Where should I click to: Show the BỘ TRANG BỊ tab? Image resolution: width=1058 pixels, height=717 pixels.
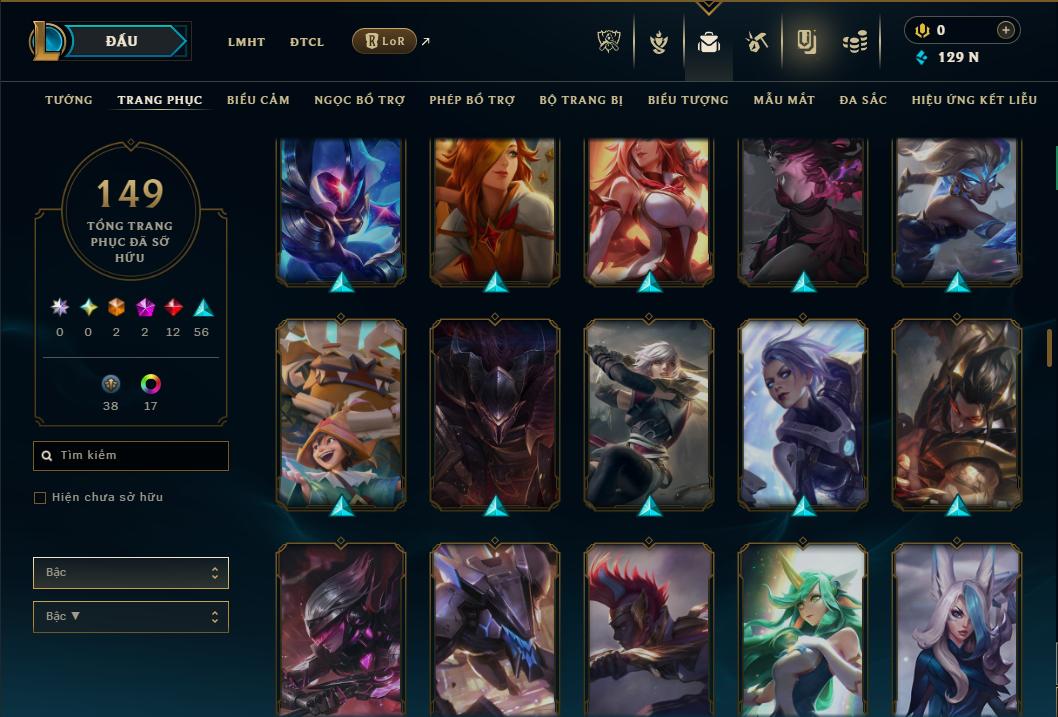coord(581,100)
